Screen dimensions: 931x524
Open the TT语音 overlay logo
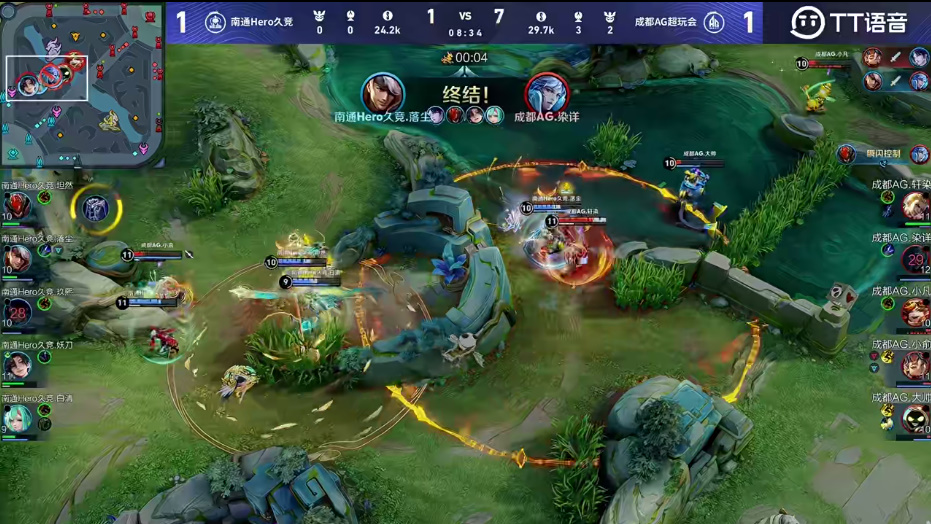[x=848, y=22]
